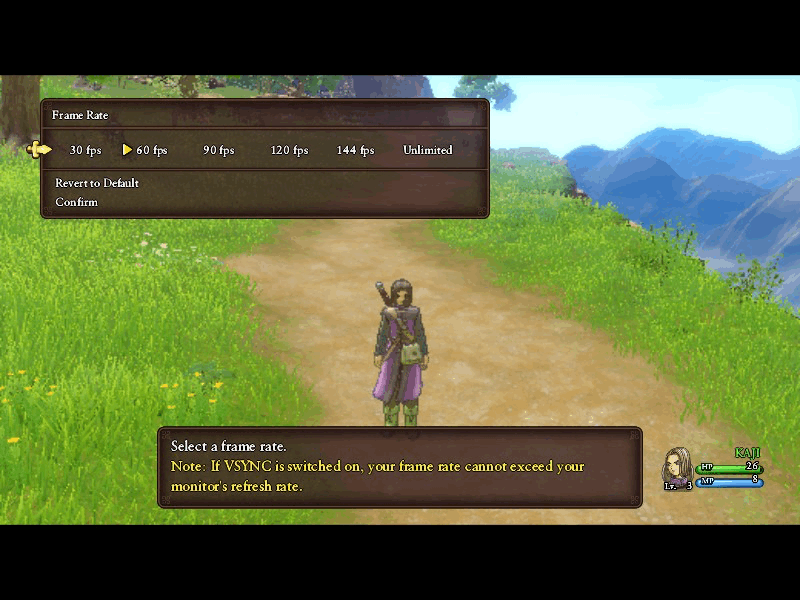
Task: Set frame rate to 90 fps
Action: point(218,150)
